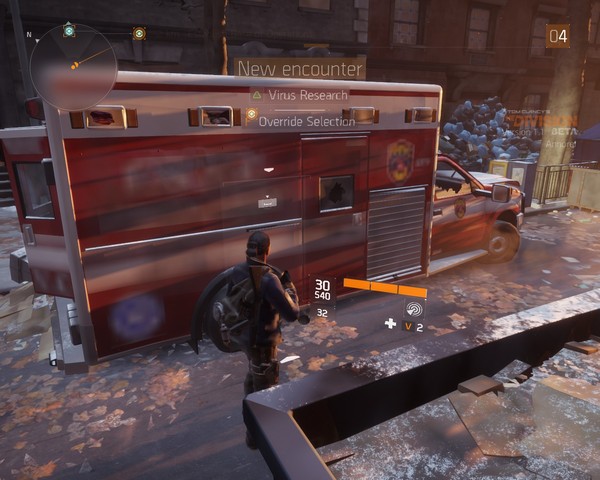Open the level 04 agent badge
The width and height of the screenshot is (600, 480).
tap(557, 37)
